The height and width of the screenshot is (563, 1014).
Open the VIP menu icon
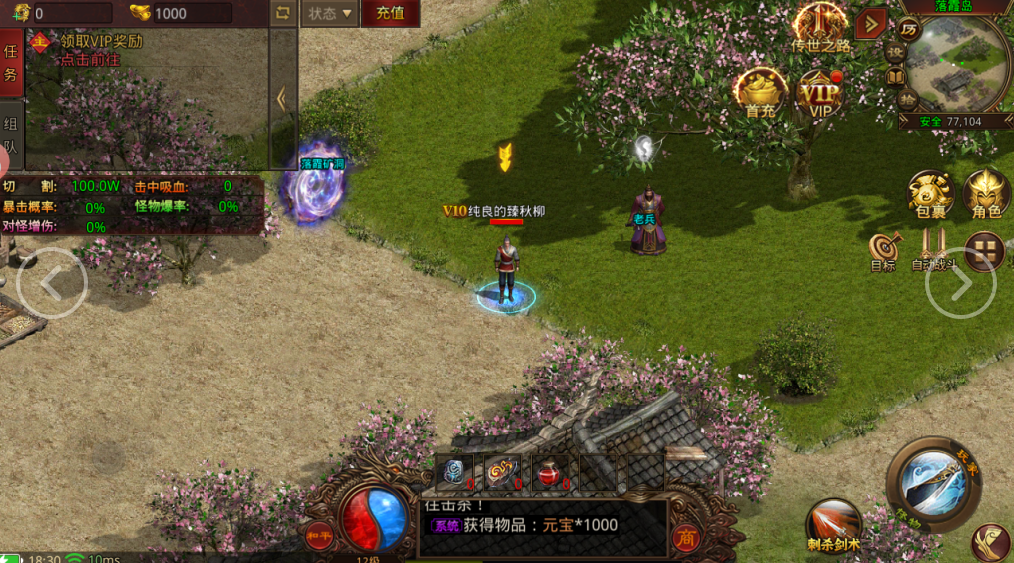[x=821, y=94]
